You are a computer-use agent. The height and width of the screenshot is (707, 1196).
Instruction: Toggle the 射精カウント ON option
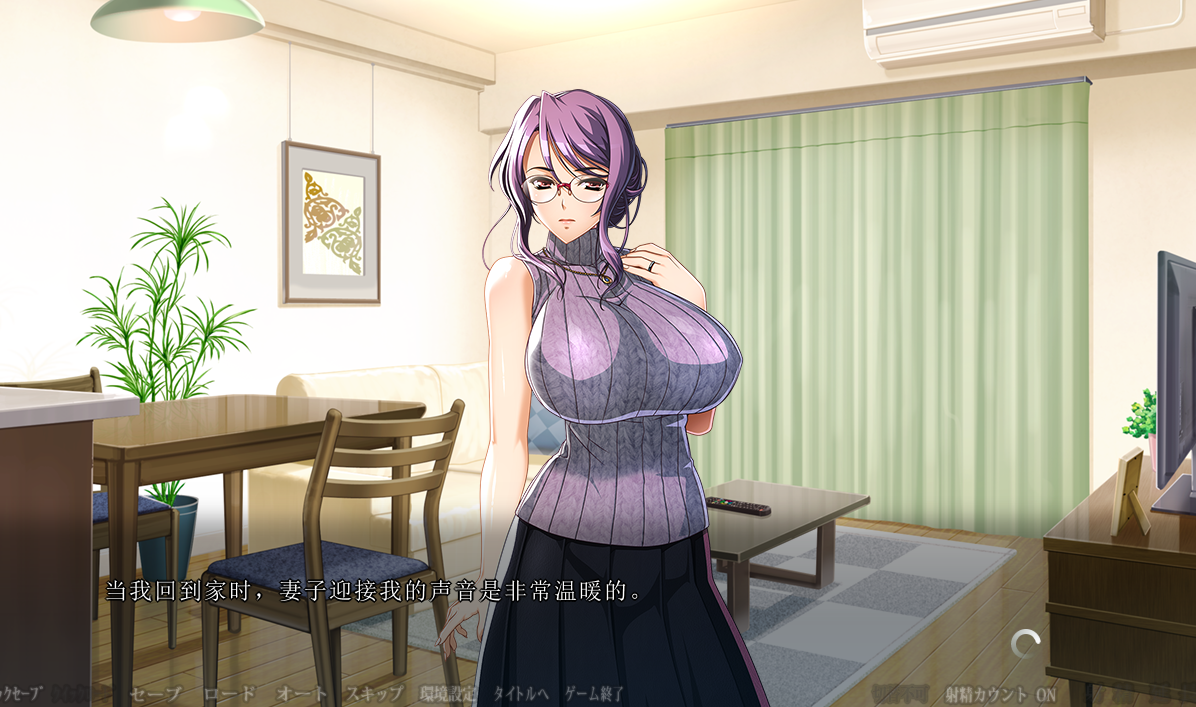pyautogui.click(x=1000, y=694)
